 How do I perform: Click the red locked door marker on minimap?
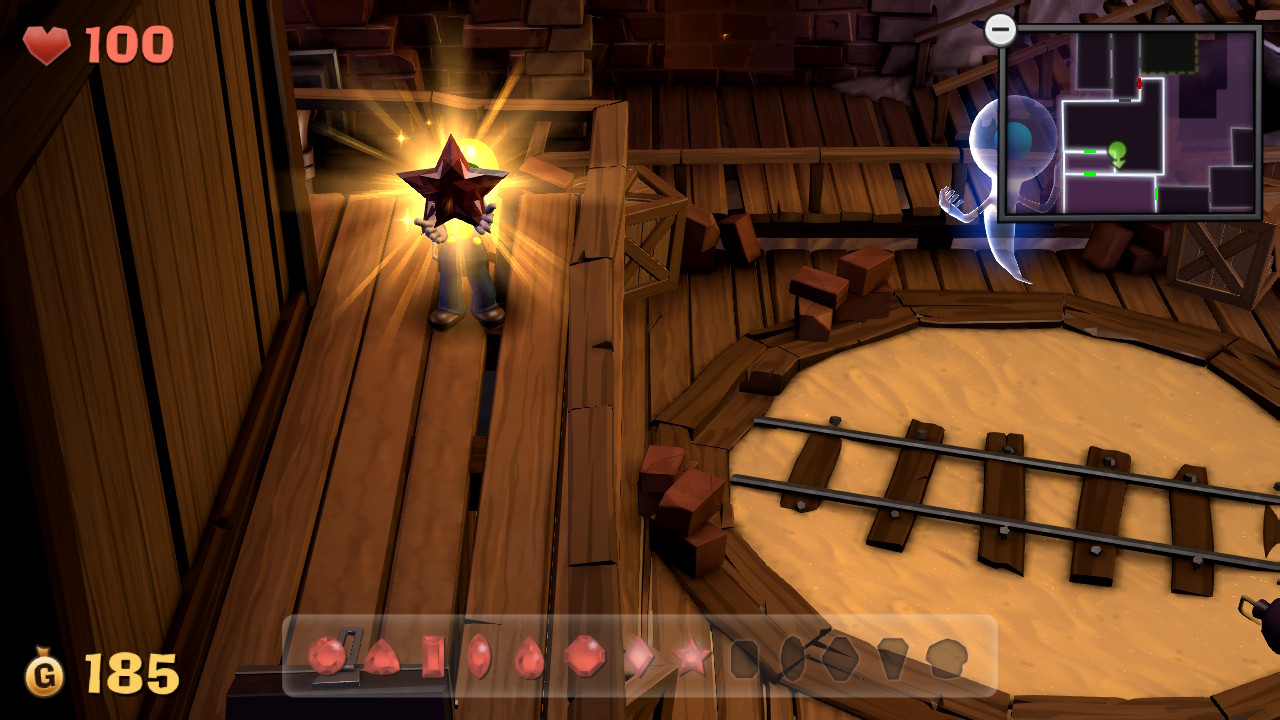point(1139,83)
